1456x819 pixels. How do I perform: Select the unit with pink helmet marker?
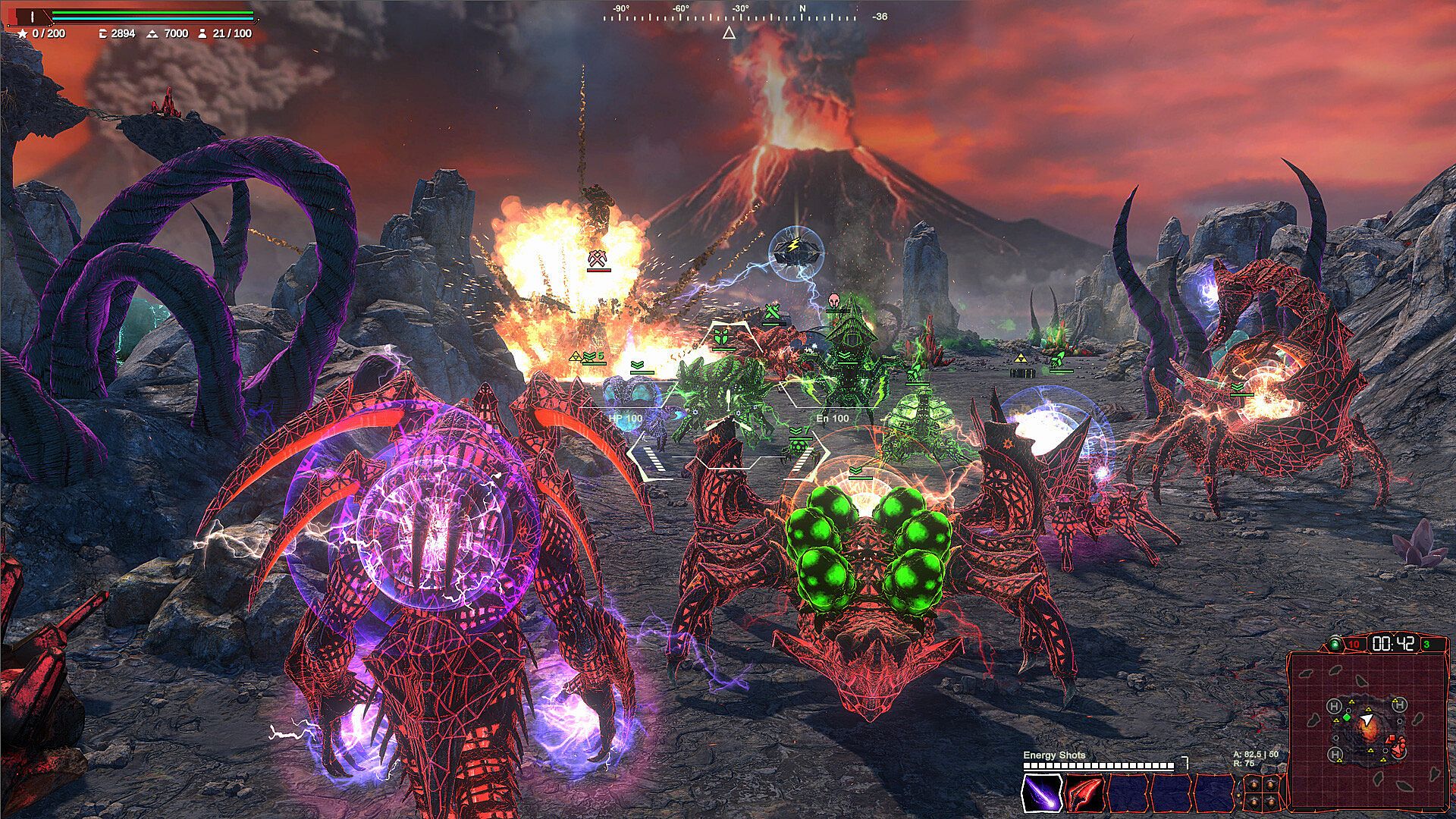(x=835, y=300)
